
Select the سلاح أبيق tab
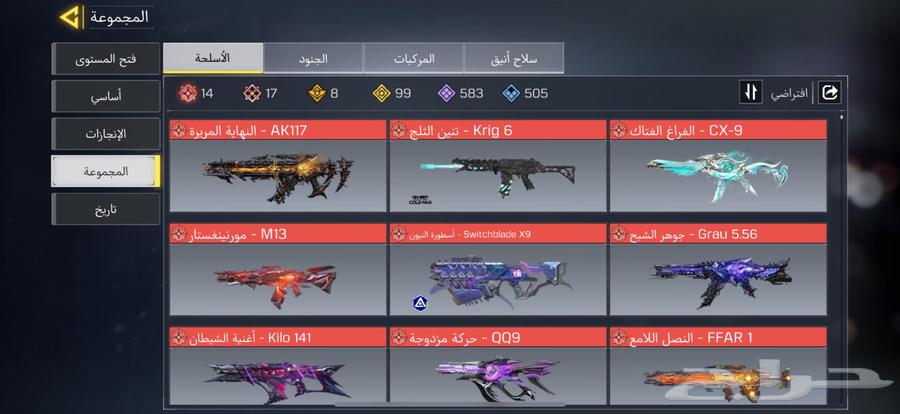point(513,58)
